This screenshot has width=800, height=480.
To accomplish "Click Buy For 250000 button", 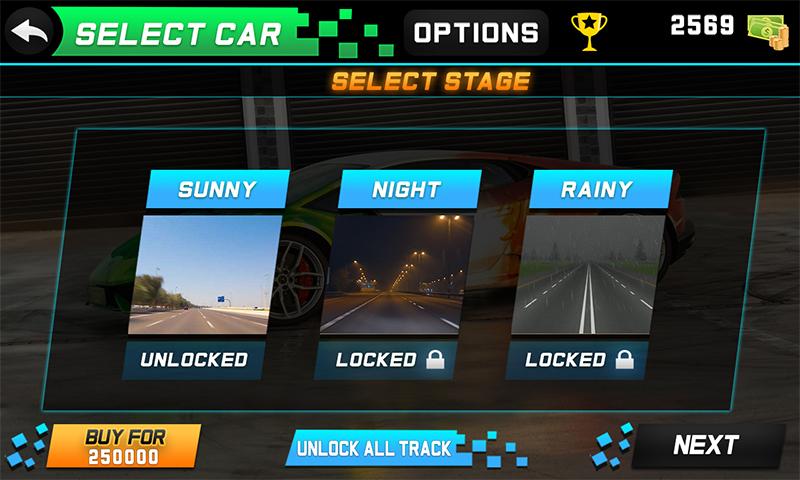I will 124,447.
